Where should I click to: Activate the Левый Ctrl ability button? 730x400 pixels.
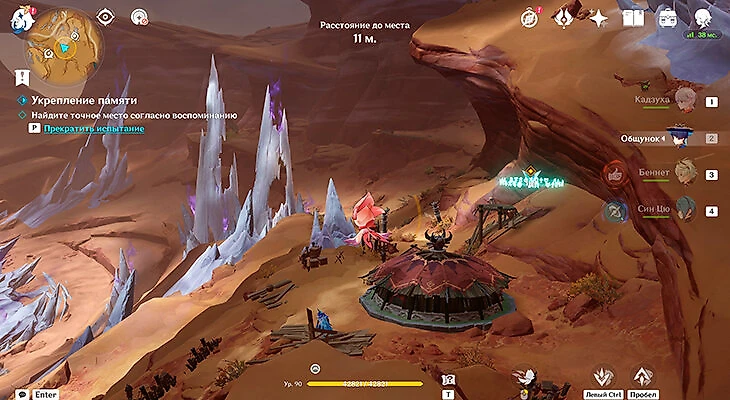point(602,377)
